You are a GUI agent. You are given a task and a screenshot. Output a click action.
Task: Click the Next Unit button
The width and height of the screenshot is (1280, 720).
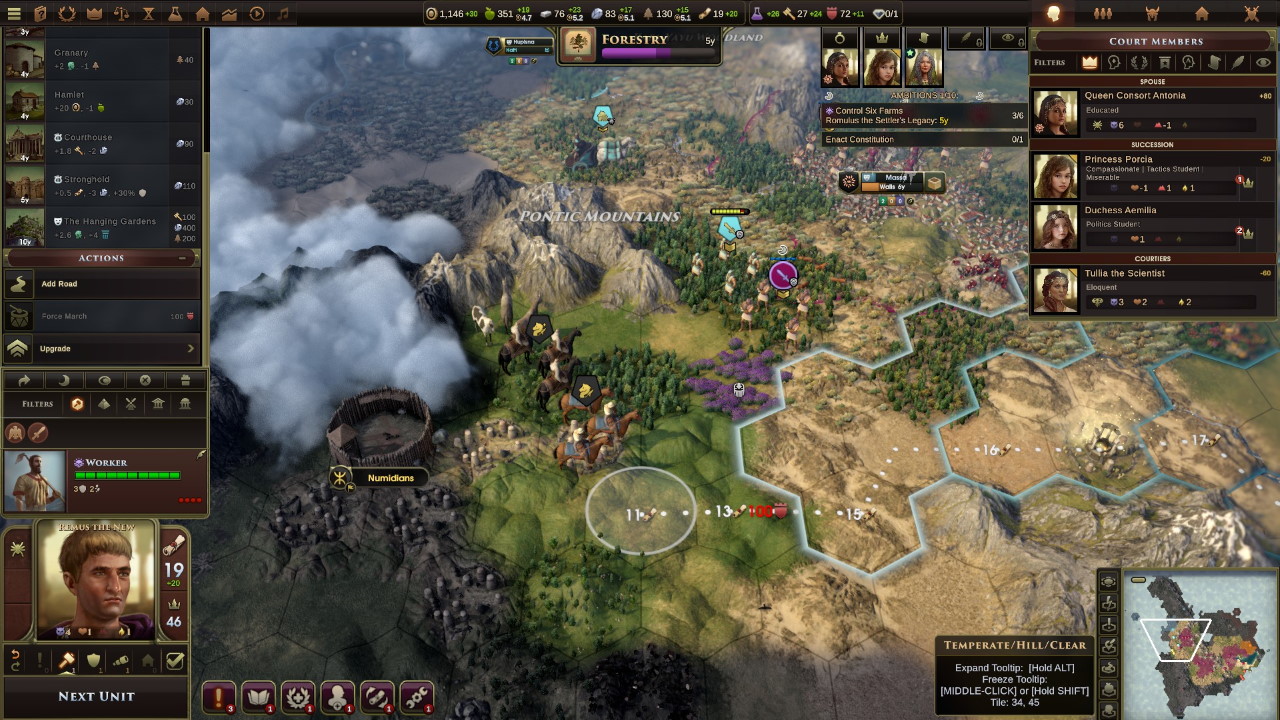(96, 696)
